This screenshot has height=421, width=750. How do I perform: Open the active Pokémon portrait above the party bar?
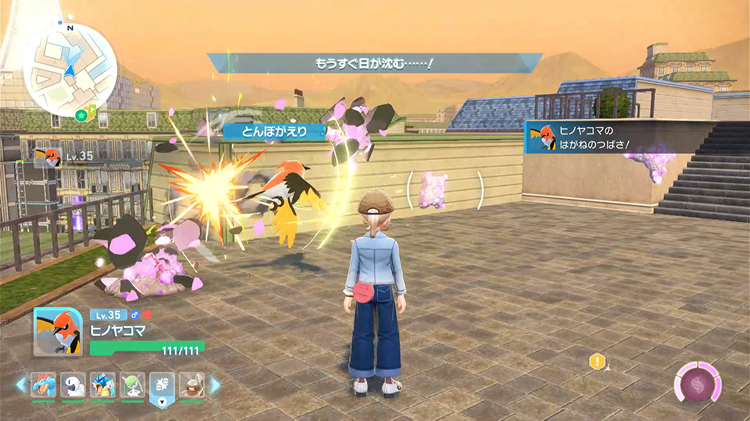pos(57,331)
